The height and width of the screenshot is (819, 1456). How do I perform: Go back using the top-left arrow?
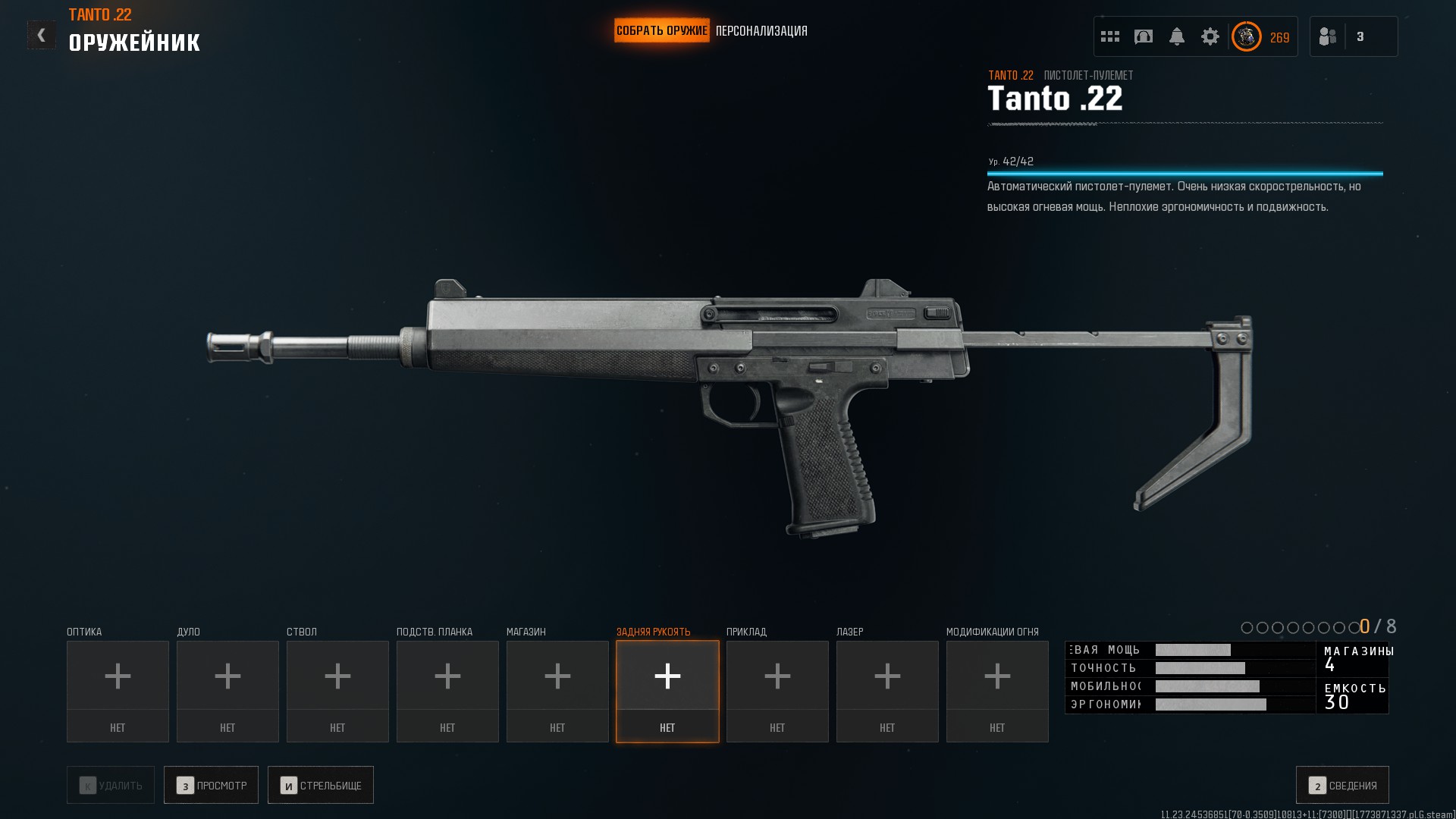pos(41,35)
